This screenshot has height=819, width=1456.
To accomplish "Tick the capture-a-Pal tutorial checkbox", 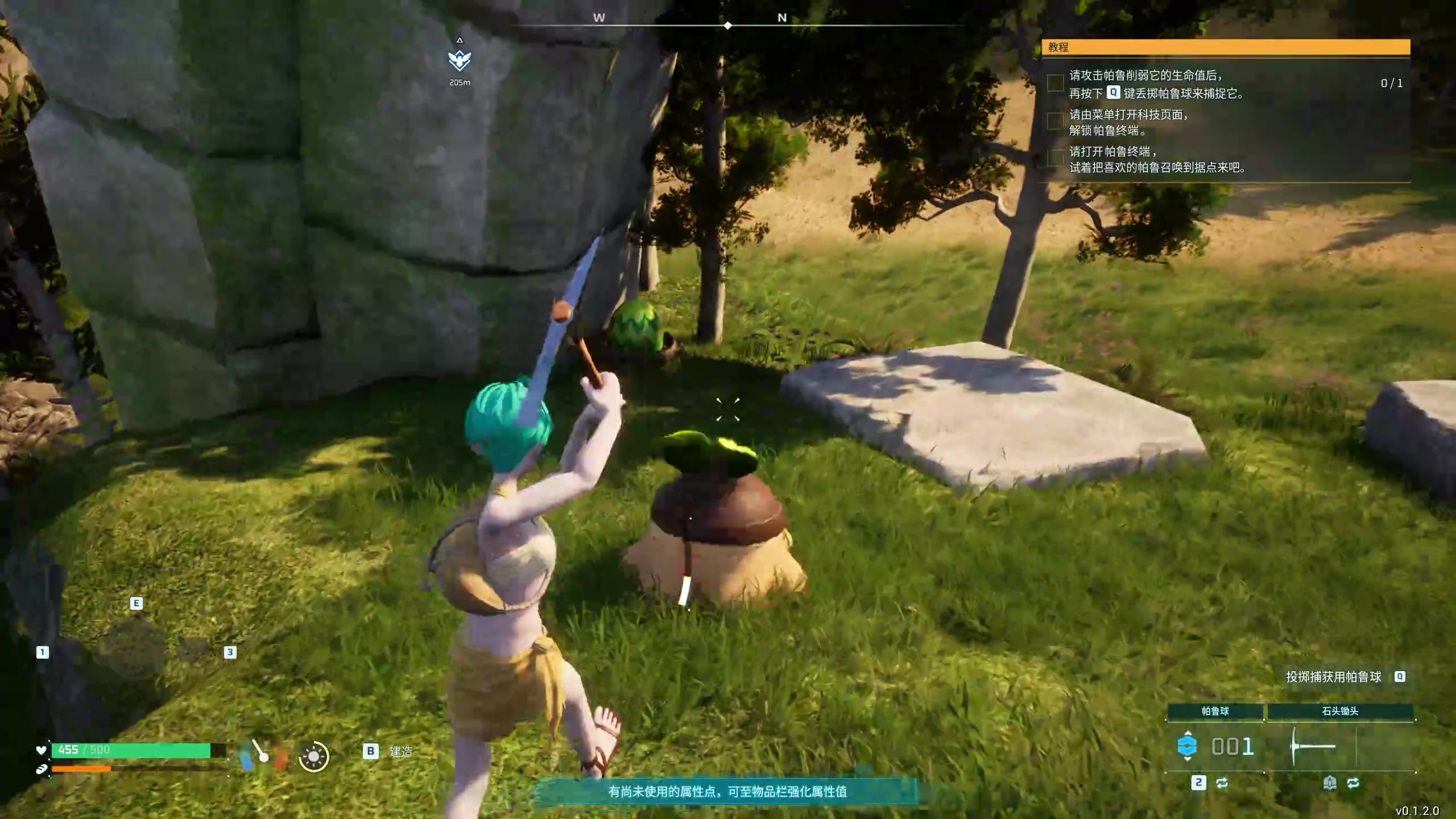I will [x=1056, y=83].
